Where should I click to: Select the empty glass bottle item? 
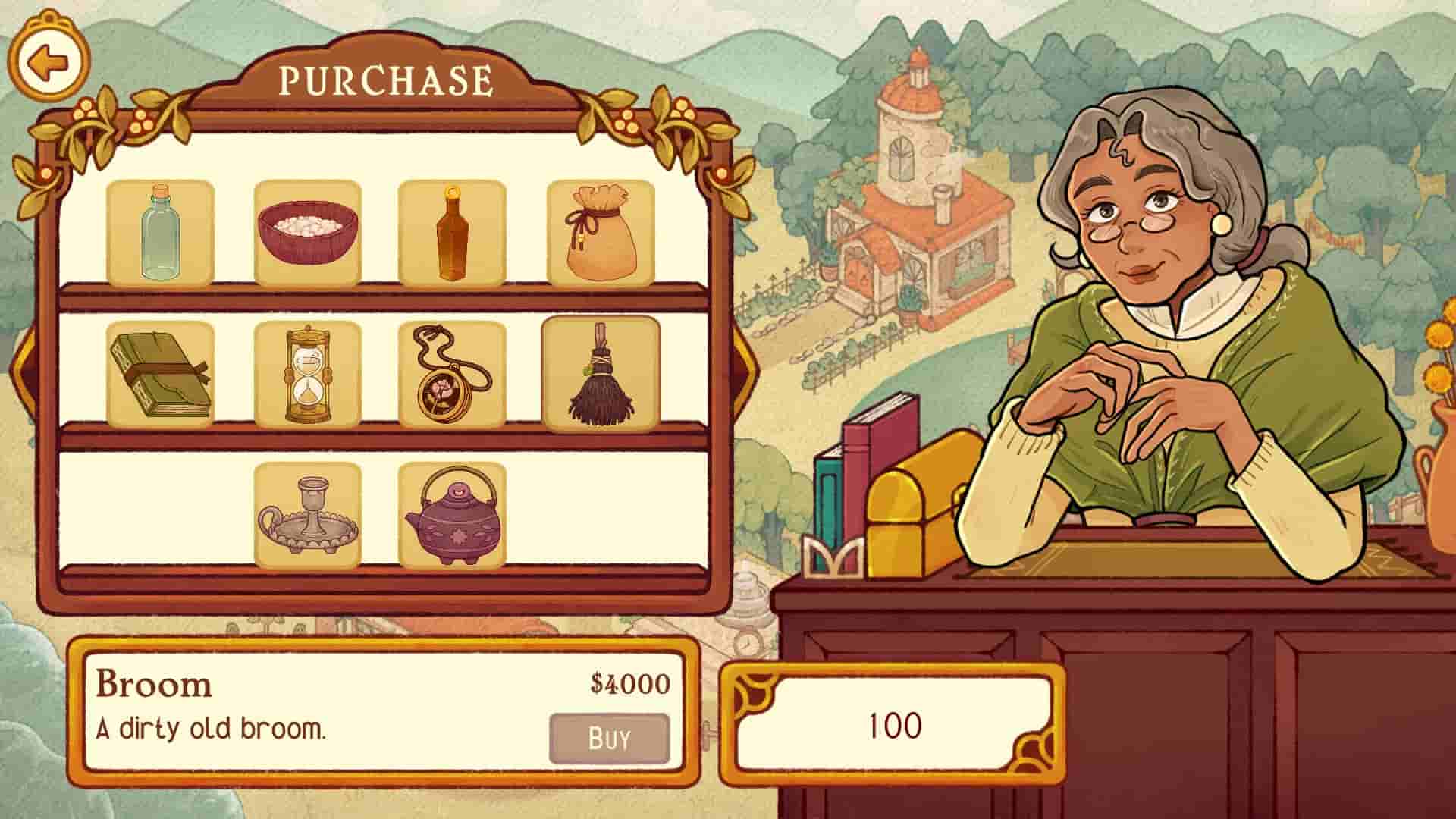160,234
